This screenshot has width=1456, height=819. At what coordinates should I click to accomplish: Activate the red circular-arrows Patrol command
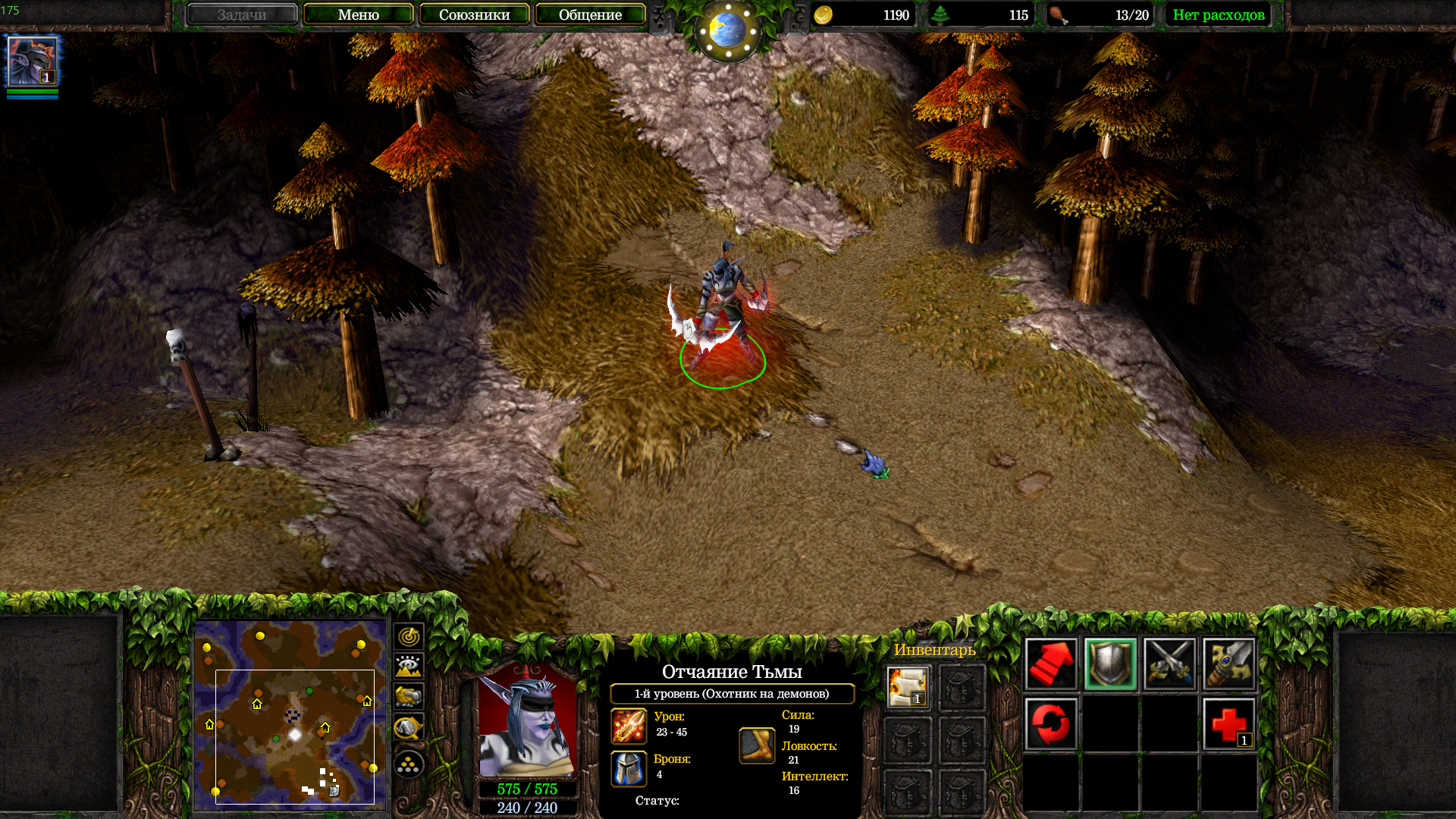point(1050,723)
